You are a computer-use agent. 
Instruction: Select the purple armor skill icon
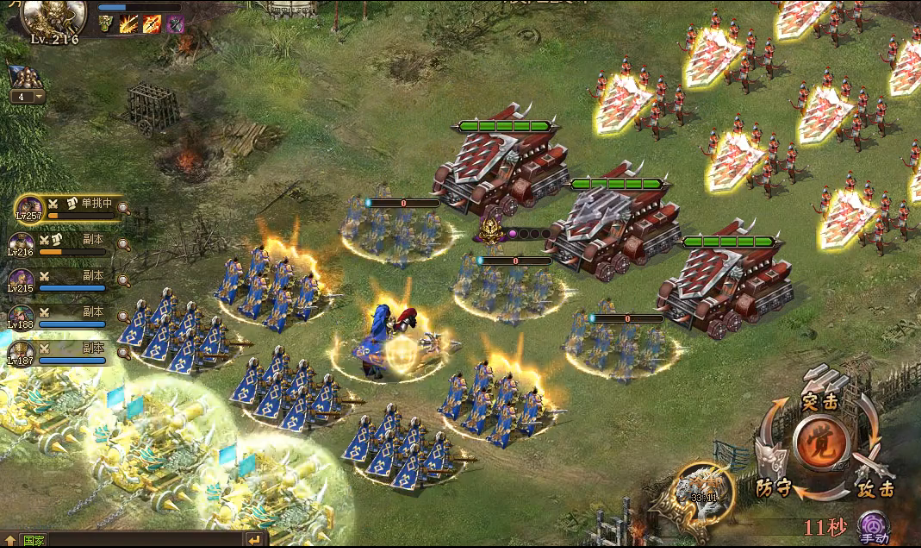(x=175, y=24)
